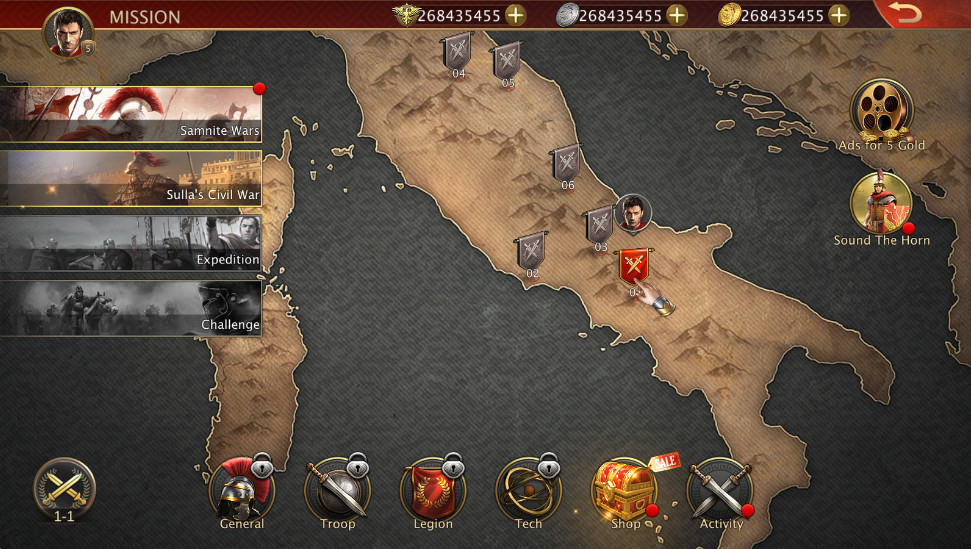Viewport: 971px width, 549px height.
Task: Activate Sound The Horn
Action: [881, 204]
